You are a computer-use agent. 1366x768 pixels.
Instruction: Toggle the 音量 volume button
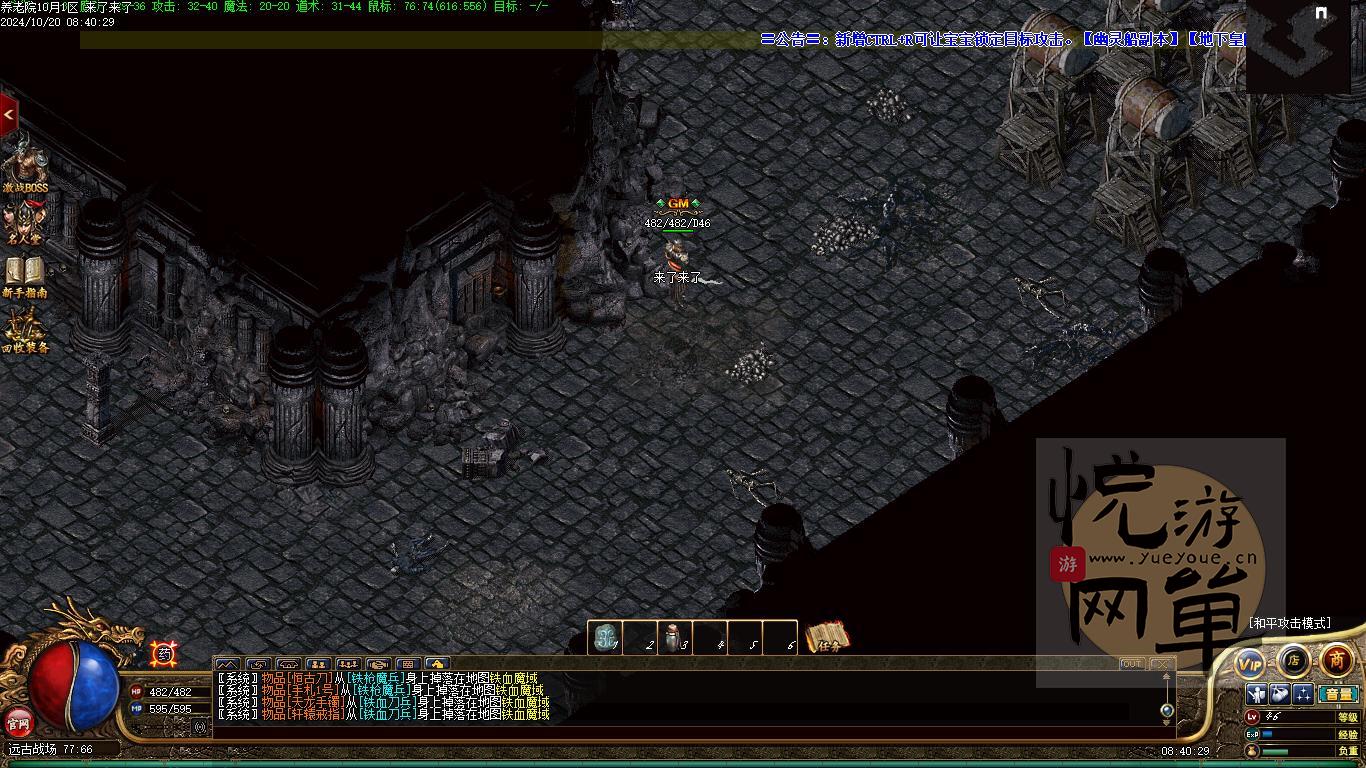point(1338,694)
